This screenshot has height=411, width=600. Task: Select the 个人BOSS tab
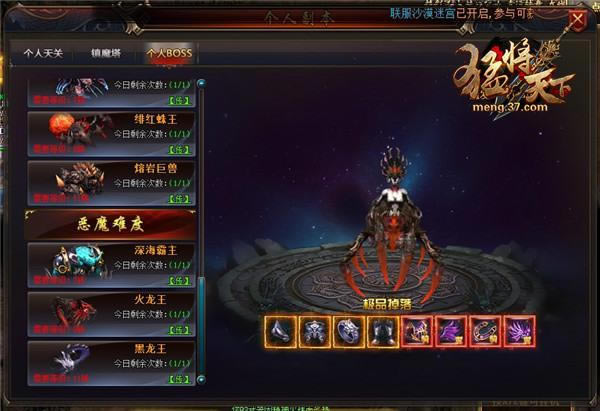tap(168, 54)
